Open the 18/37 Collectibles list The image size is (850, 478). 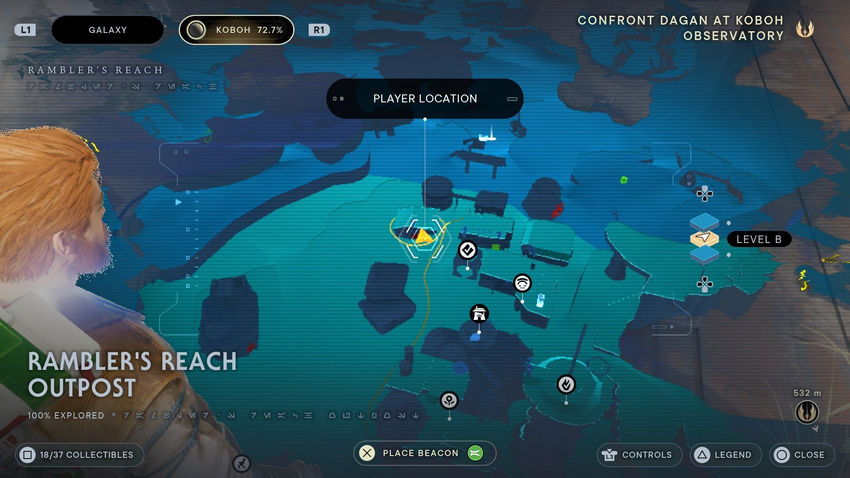[80, 454]
